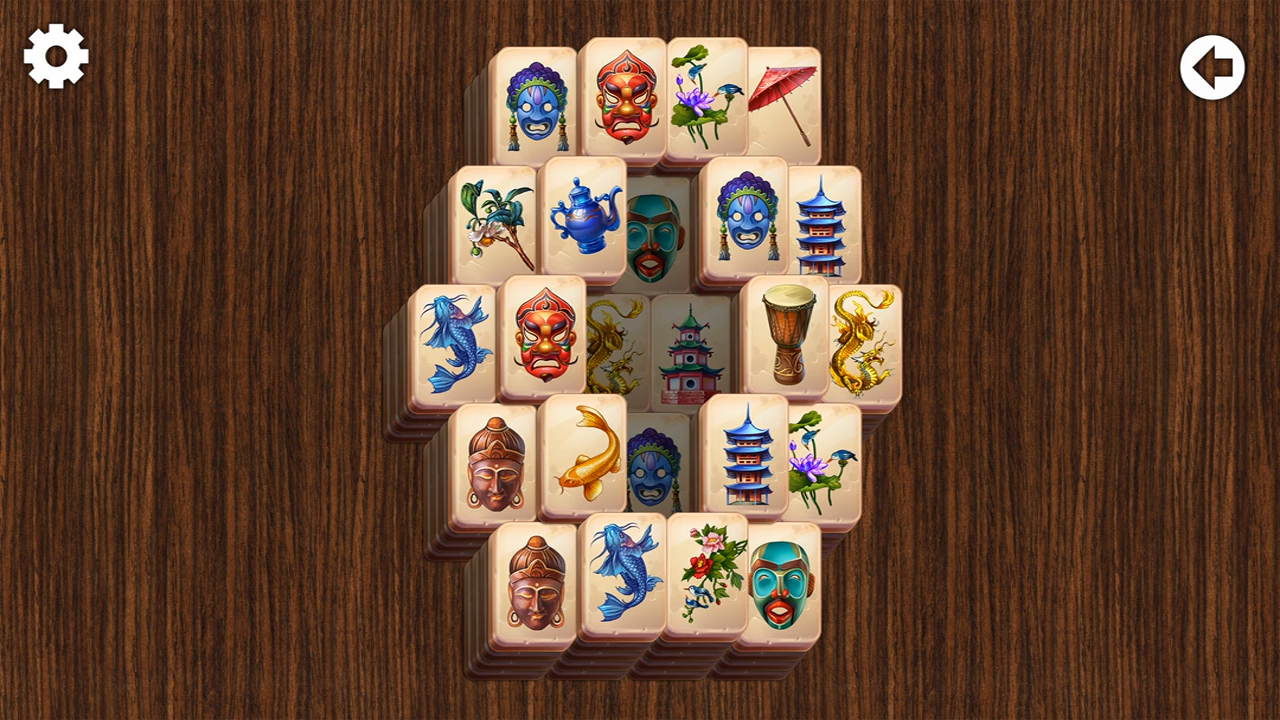The image size is (1280, 720).
Task: Open the settings gear
Action: click(x=55, y=57)
